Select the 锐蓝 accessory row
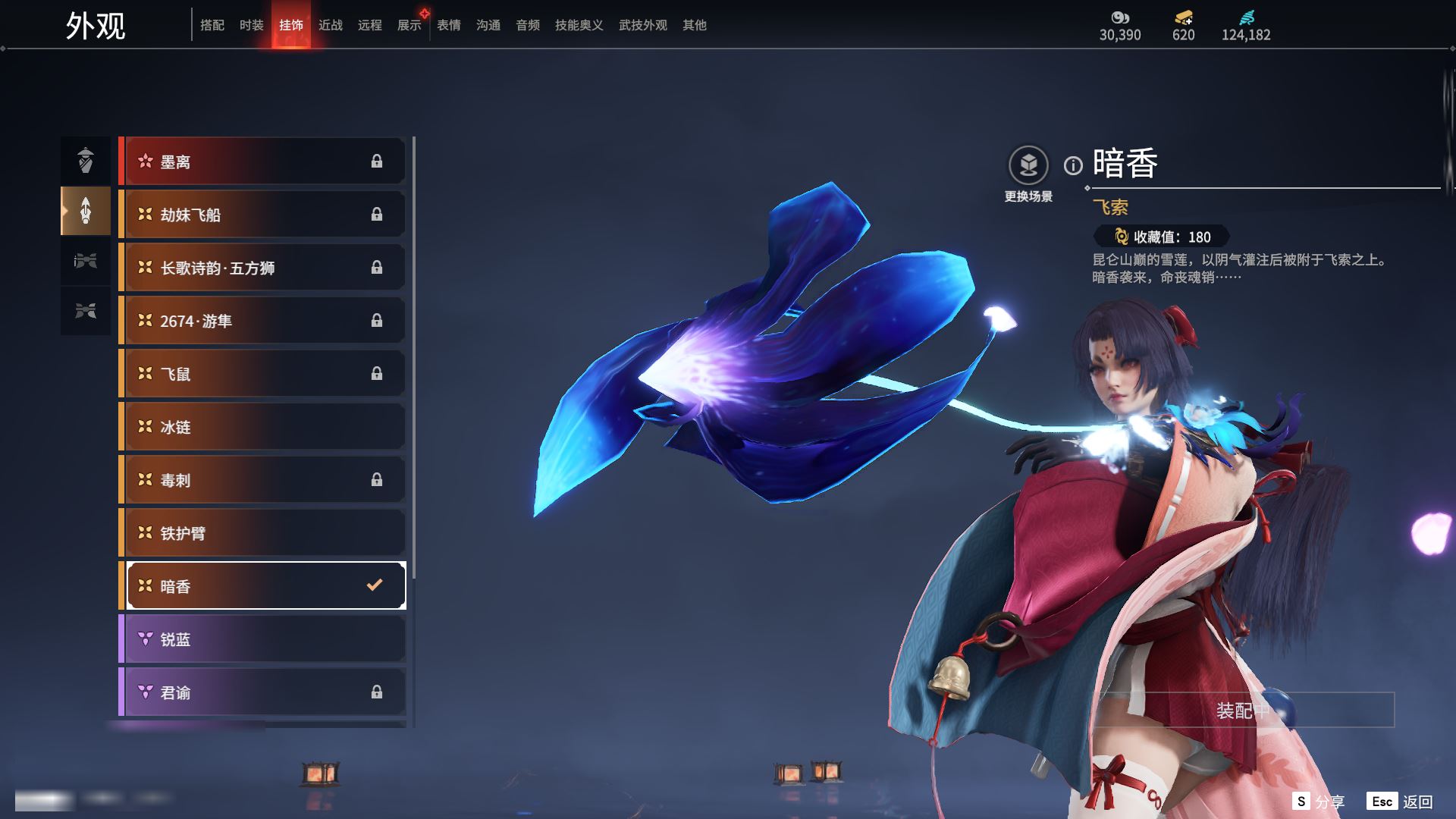The width and height of the screenshot is (1456, 819). [262, 639]
